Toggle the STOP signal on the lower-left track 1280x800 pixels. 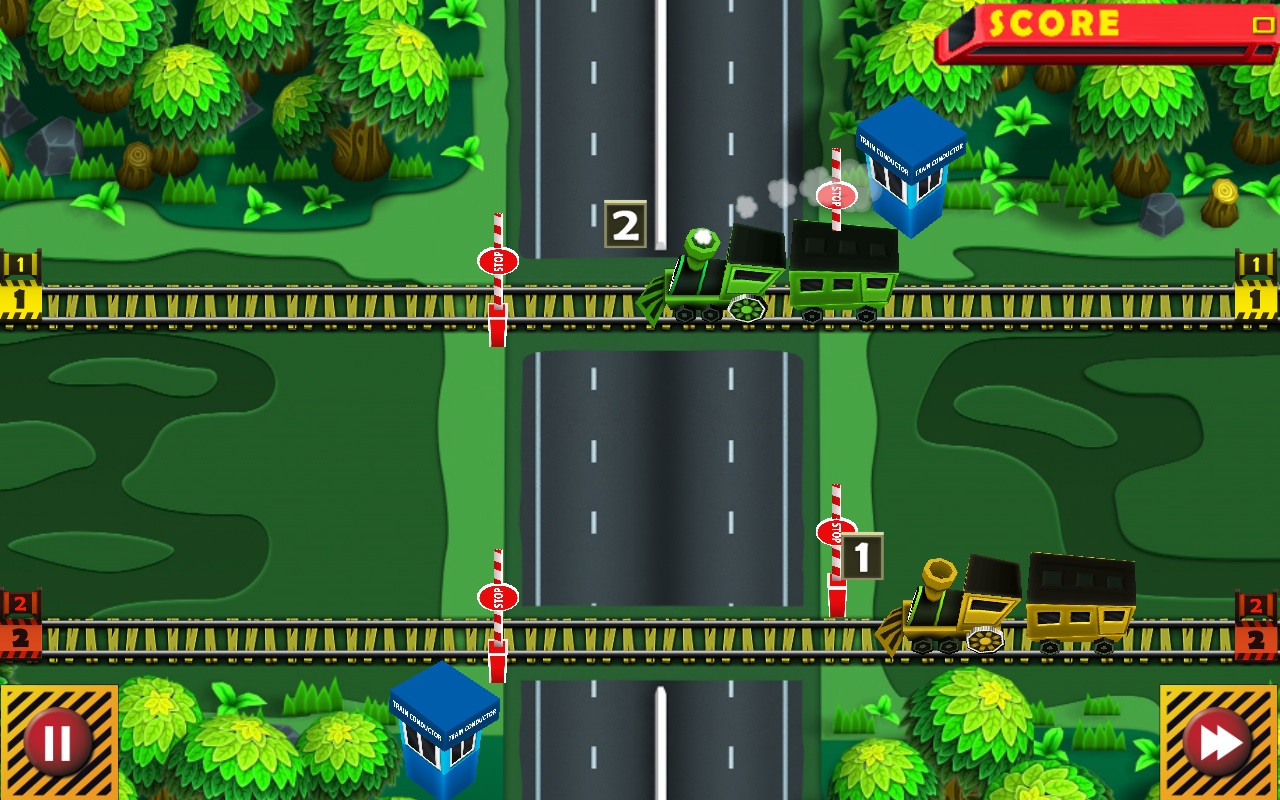point(498,598)
